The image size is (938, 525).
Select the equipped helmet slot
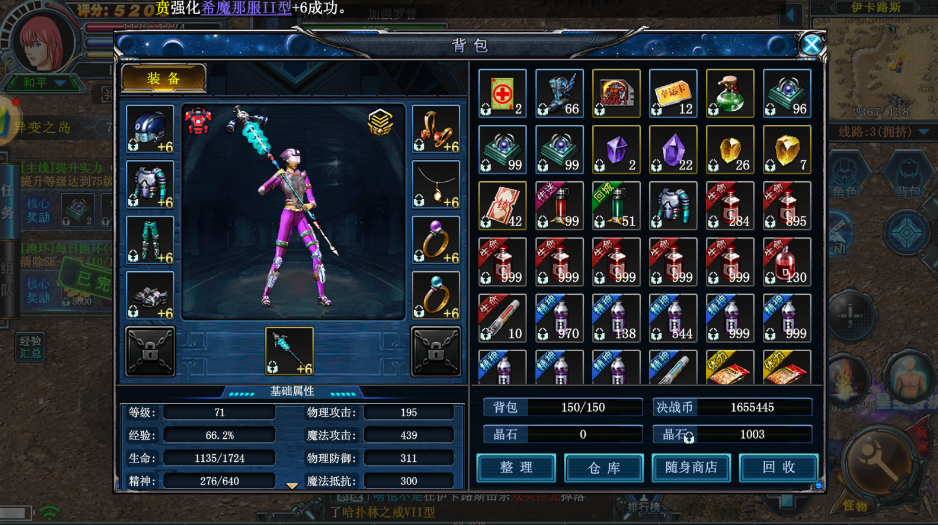coord(150,129)
